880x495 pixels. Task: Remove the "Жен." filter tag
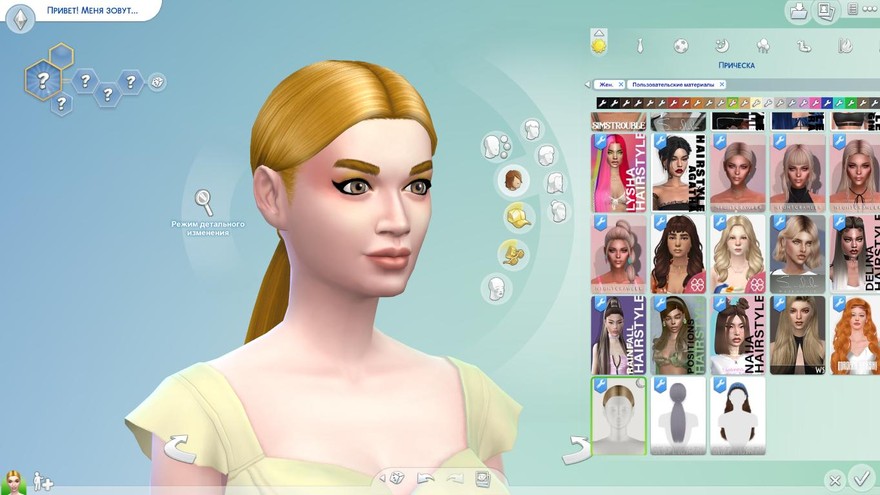621,85
